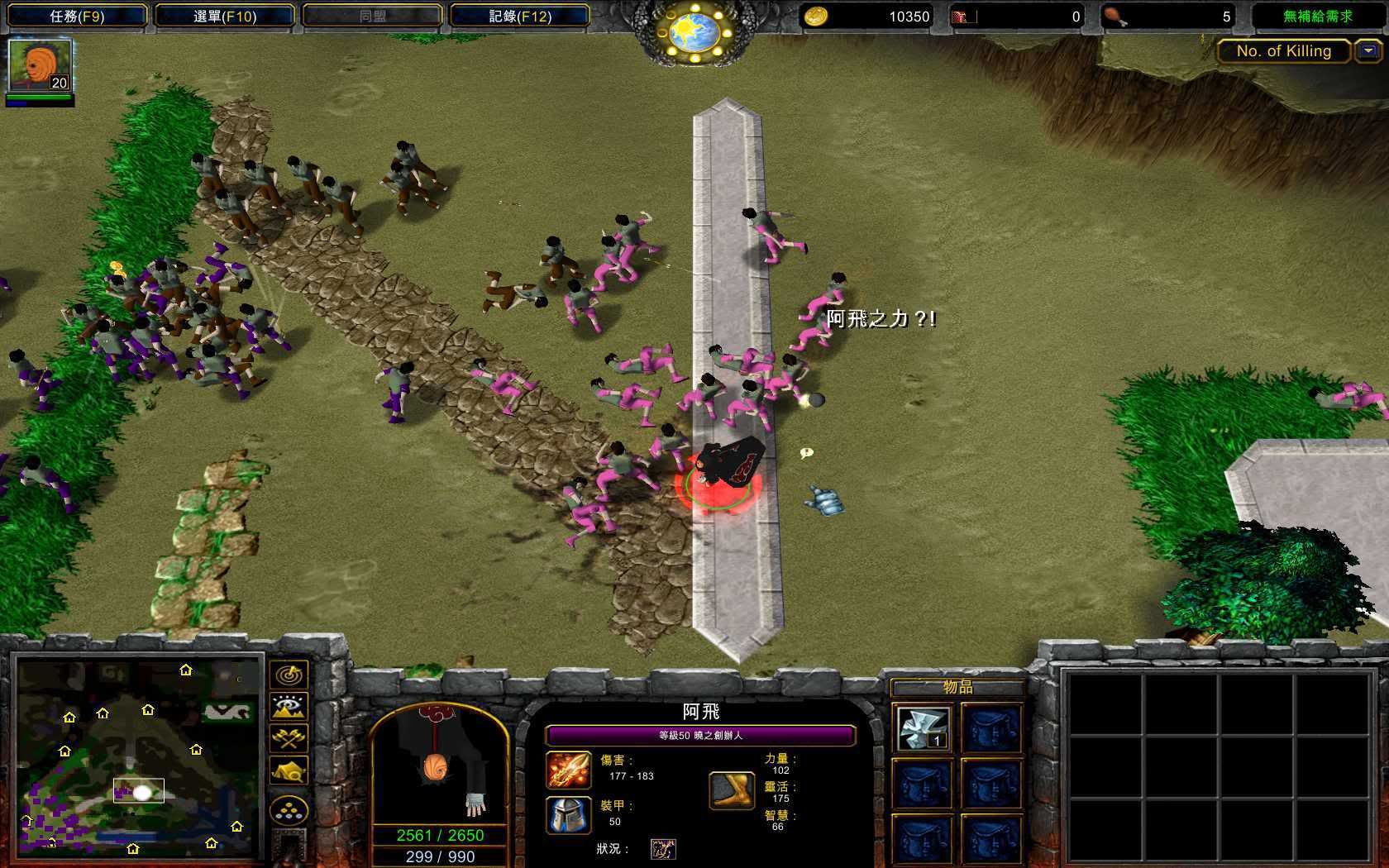This screenshot has height=868, width=1389.
Task: Use the silver item in inventory slot
Action: coord(923,728)
